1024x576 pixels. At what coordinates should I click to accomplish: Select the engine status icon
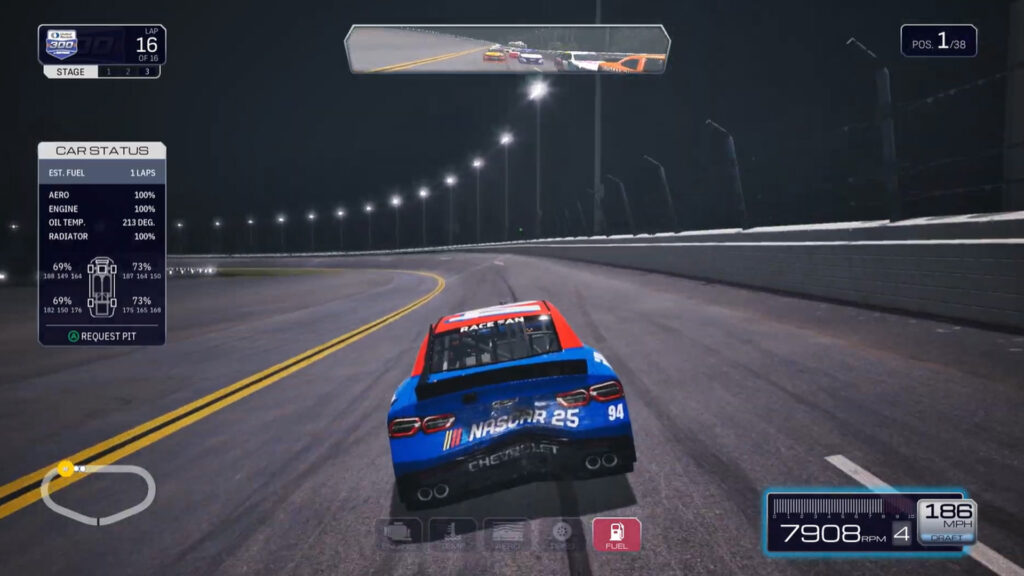(x=398, y=535)
